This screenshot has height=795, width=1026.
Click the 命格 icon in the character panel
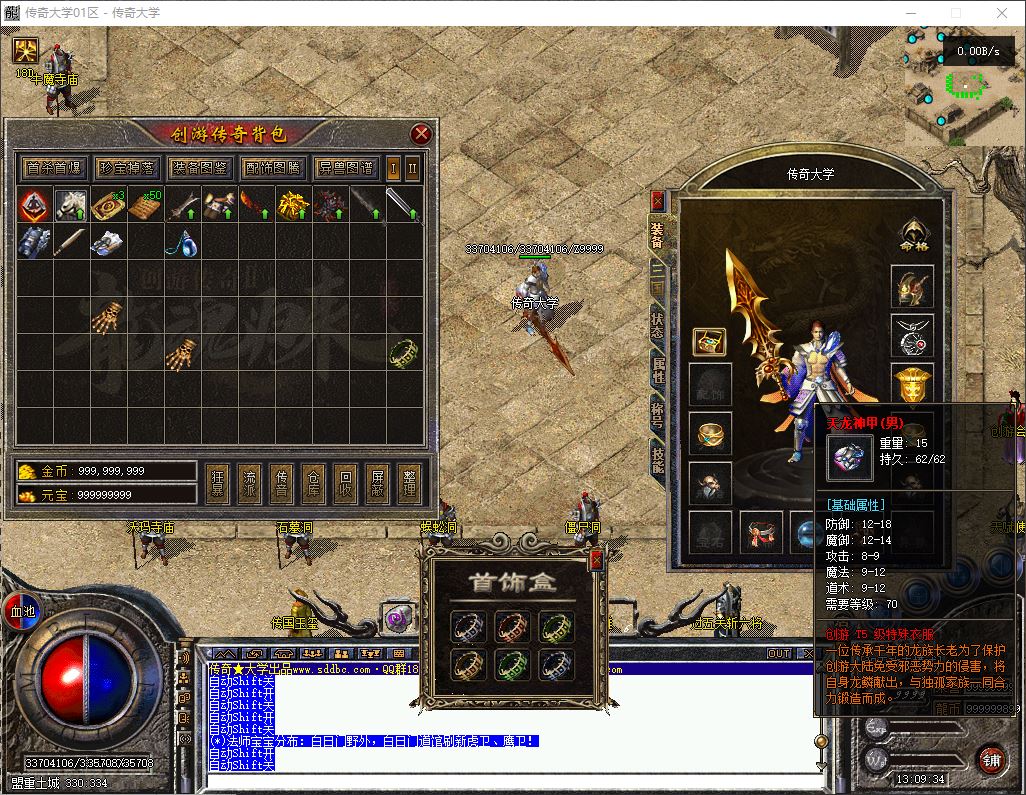(911, 233)
